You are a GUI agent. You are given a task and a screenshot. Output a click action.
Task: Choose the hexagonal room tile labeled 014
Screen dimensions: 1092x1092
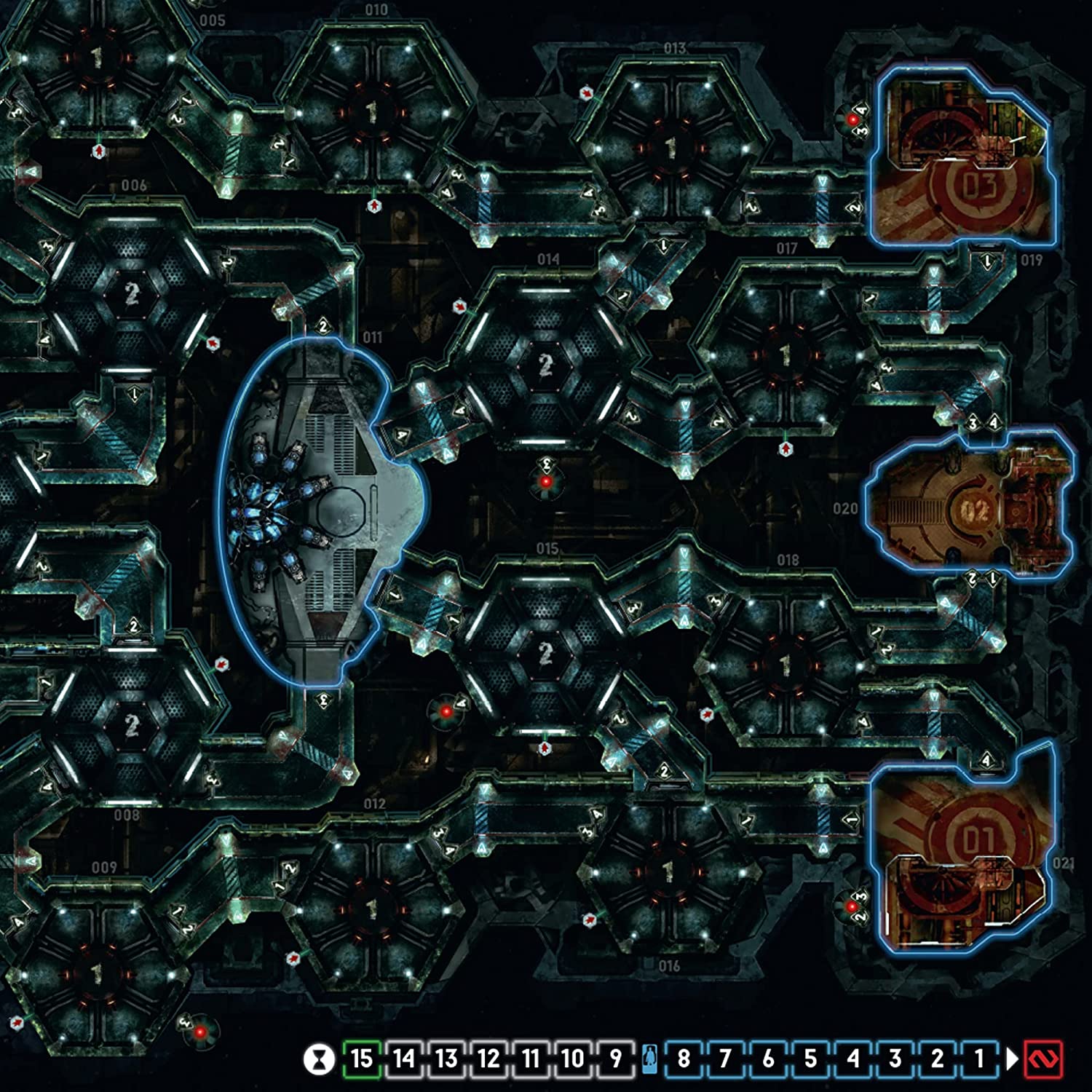(x=545, y=364)
